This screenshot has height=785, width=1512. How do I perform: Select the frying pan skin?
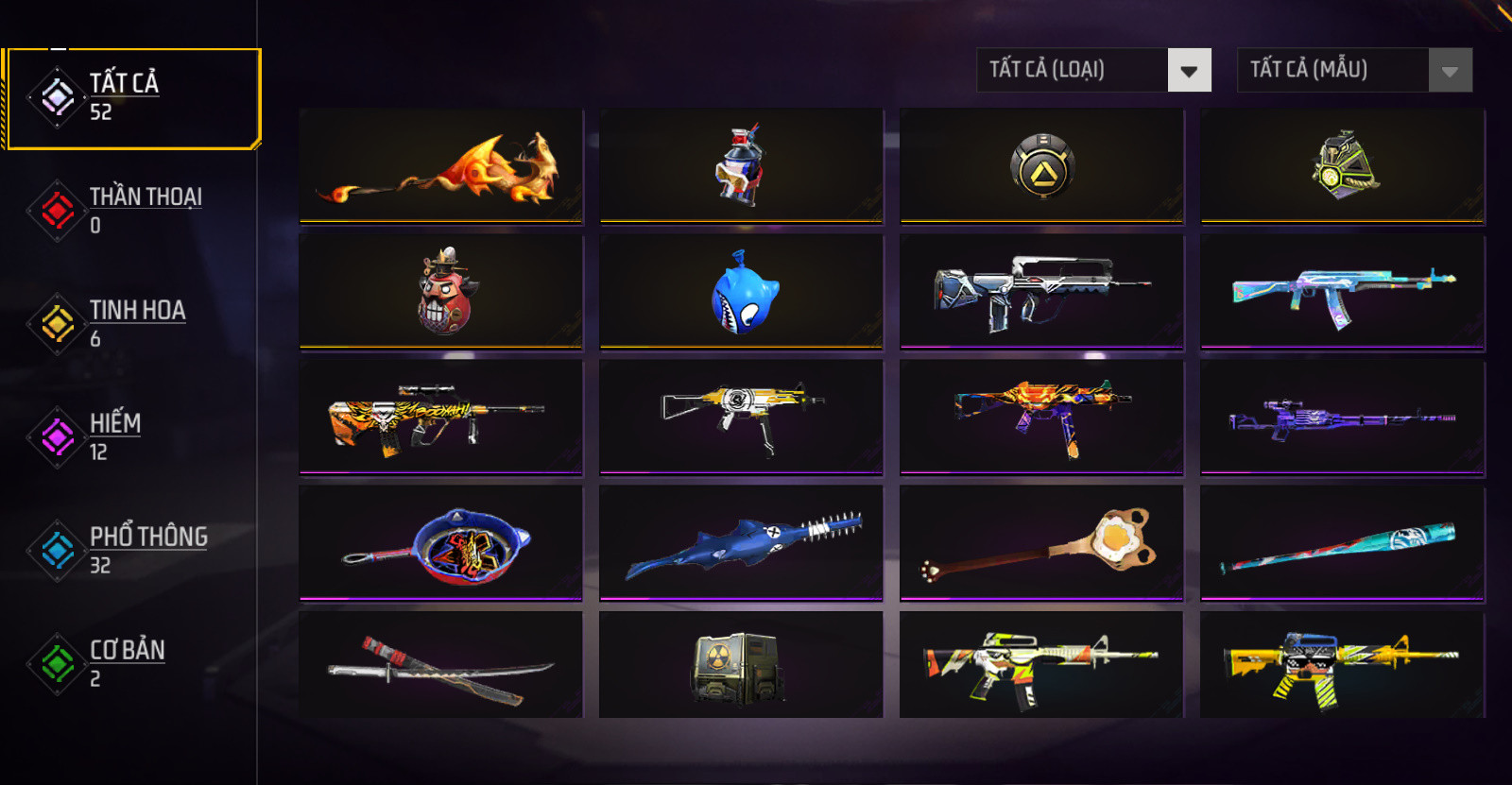tap(440, 543)
